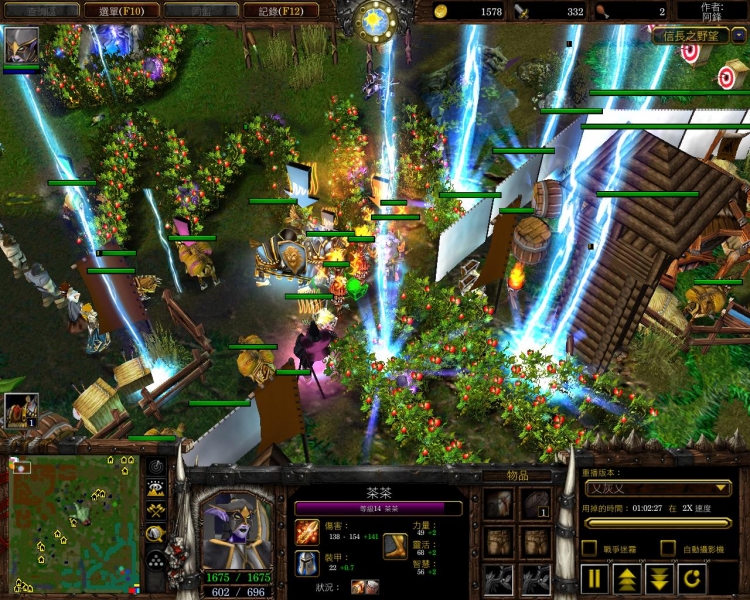The image size is (750, 600).
Task: Toggle minimap creep camp display button
Action: (157, 534)
